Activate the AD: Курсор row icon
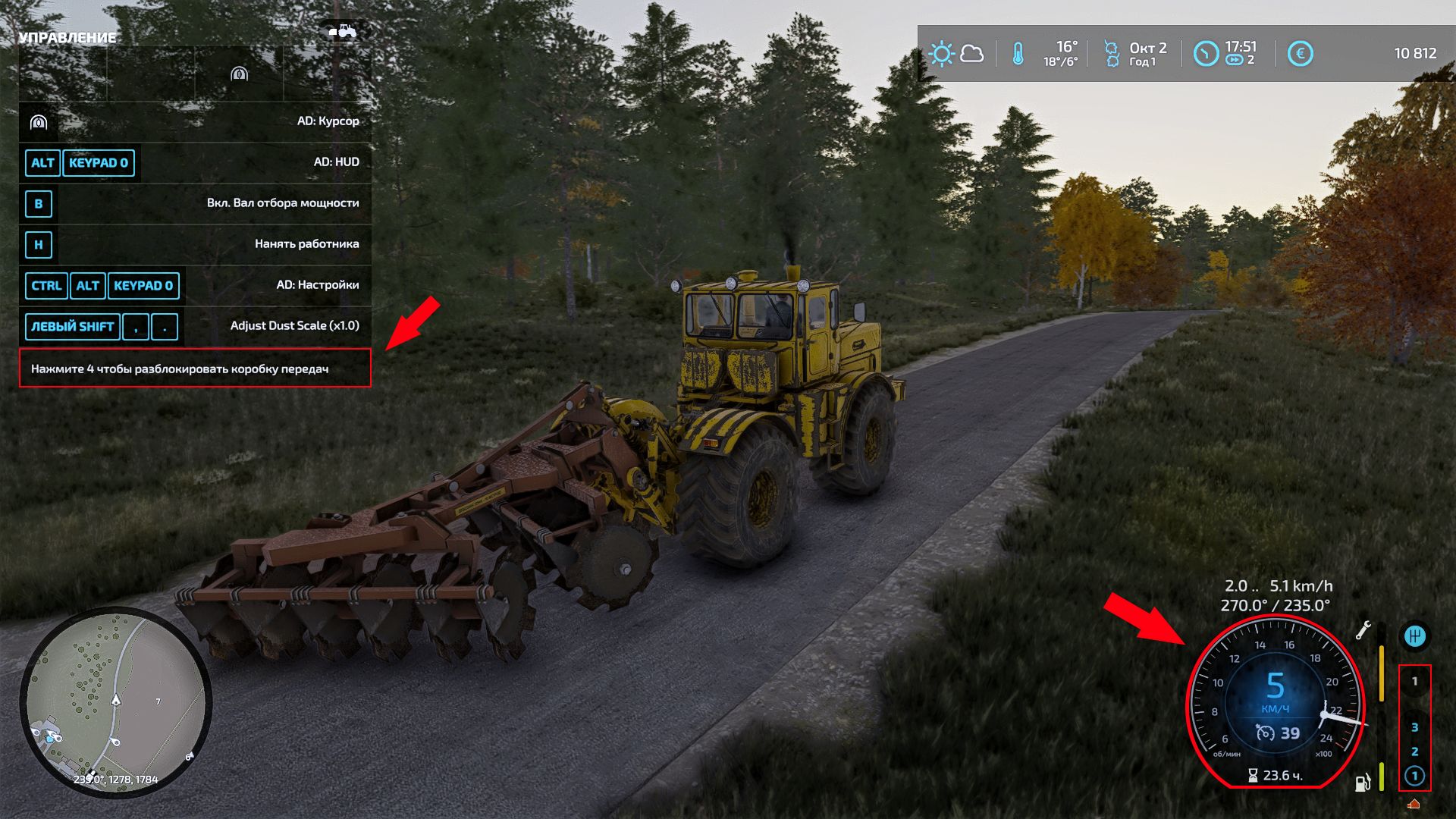The width and height of the screenshot is (1456, 819). [39, 122]
